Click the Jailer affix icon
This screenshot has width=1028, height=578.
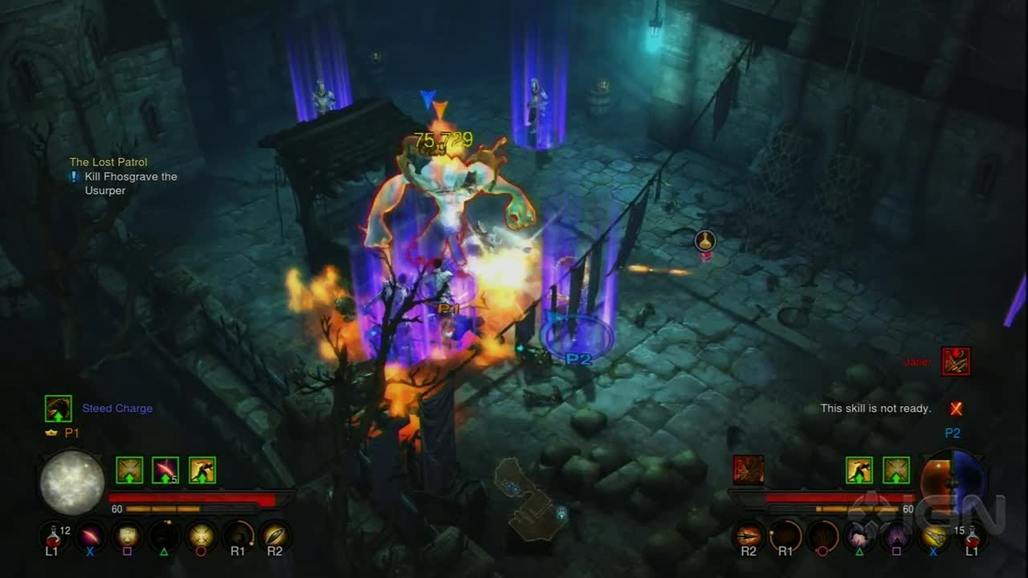coord(956,362)
